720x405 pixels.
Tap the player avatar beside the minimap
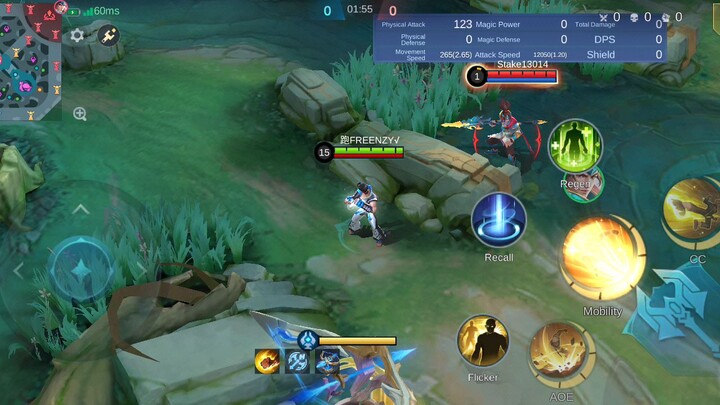coord(61,7)
